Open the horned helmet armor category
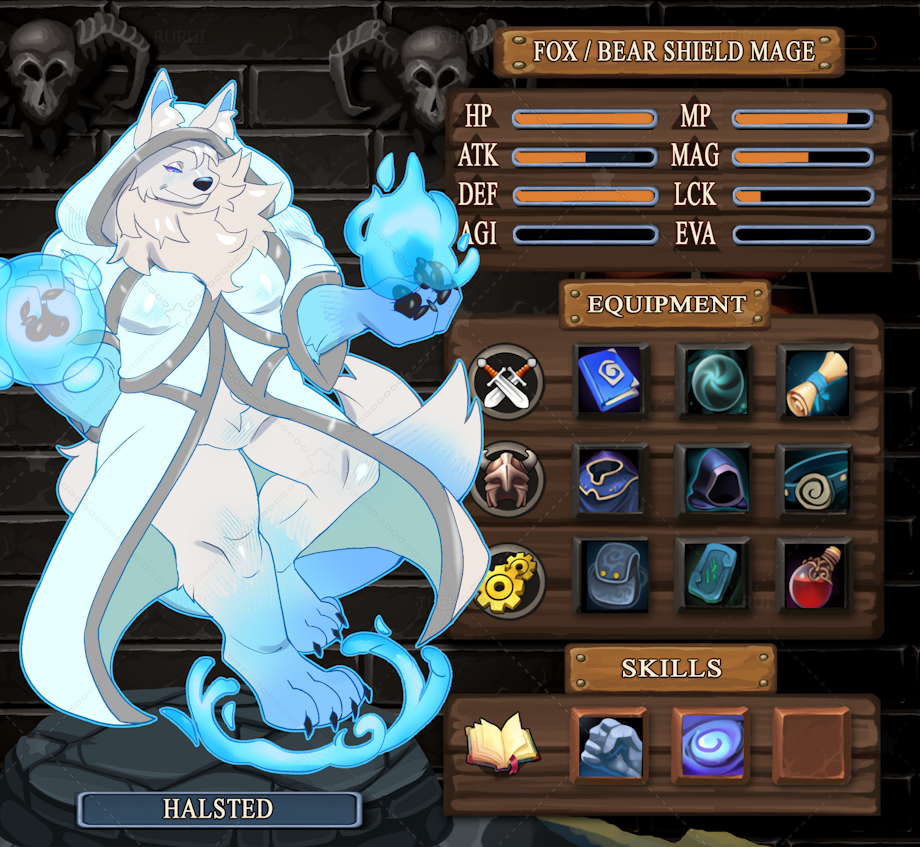 tap(506, 479)
